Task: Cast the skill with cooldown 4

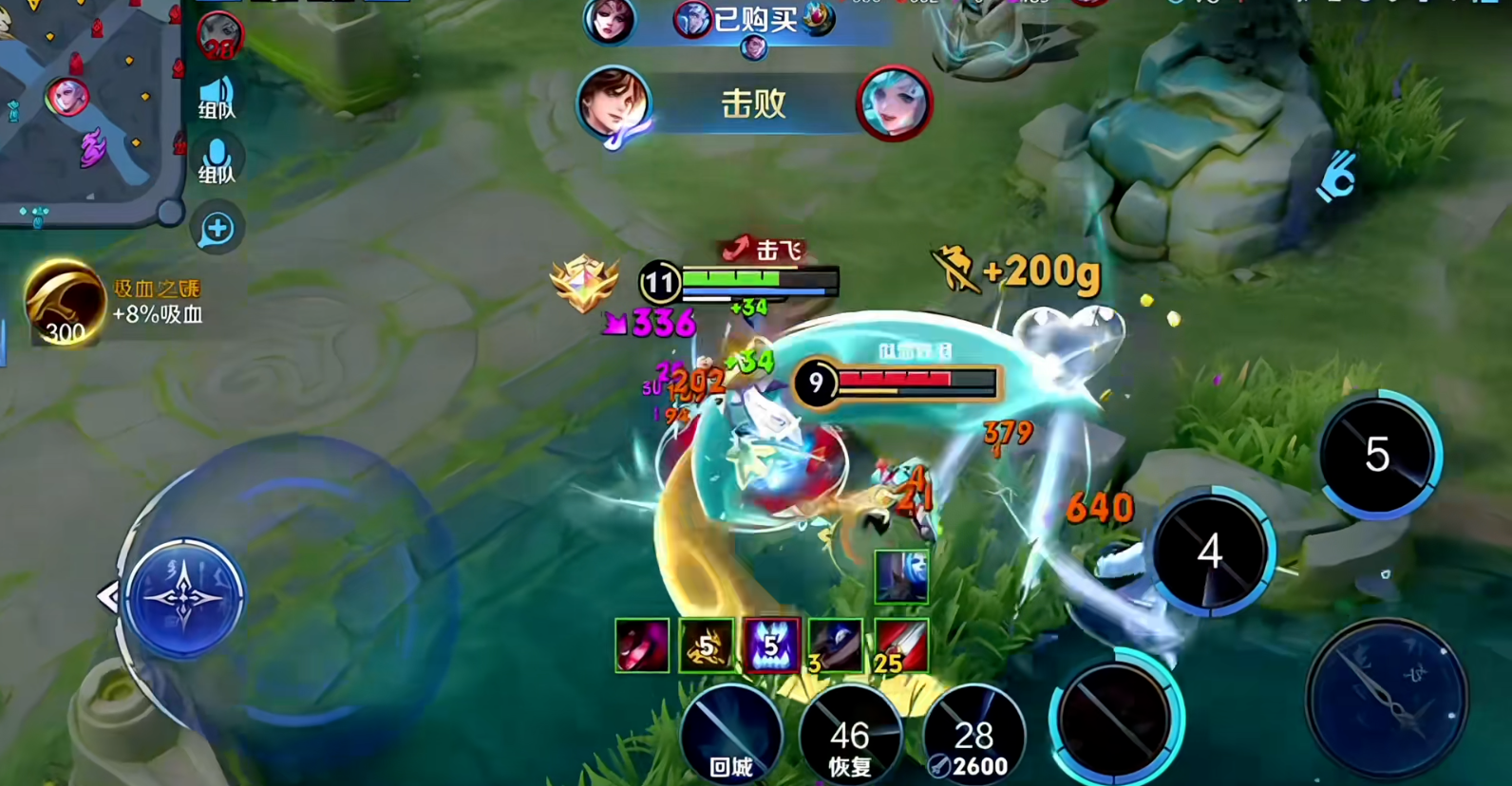Action: [1209, 551]
